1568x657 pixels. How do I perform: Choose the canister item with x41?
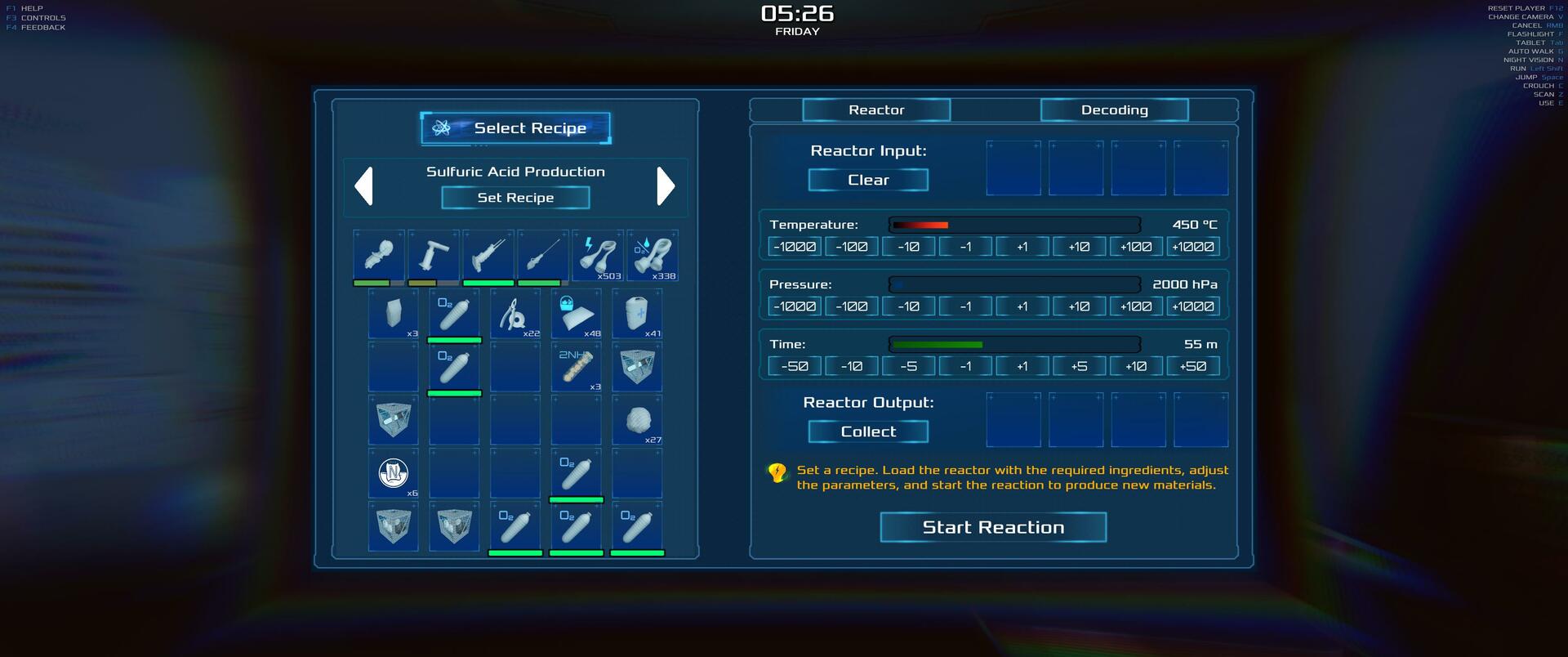tap(637, 314)
